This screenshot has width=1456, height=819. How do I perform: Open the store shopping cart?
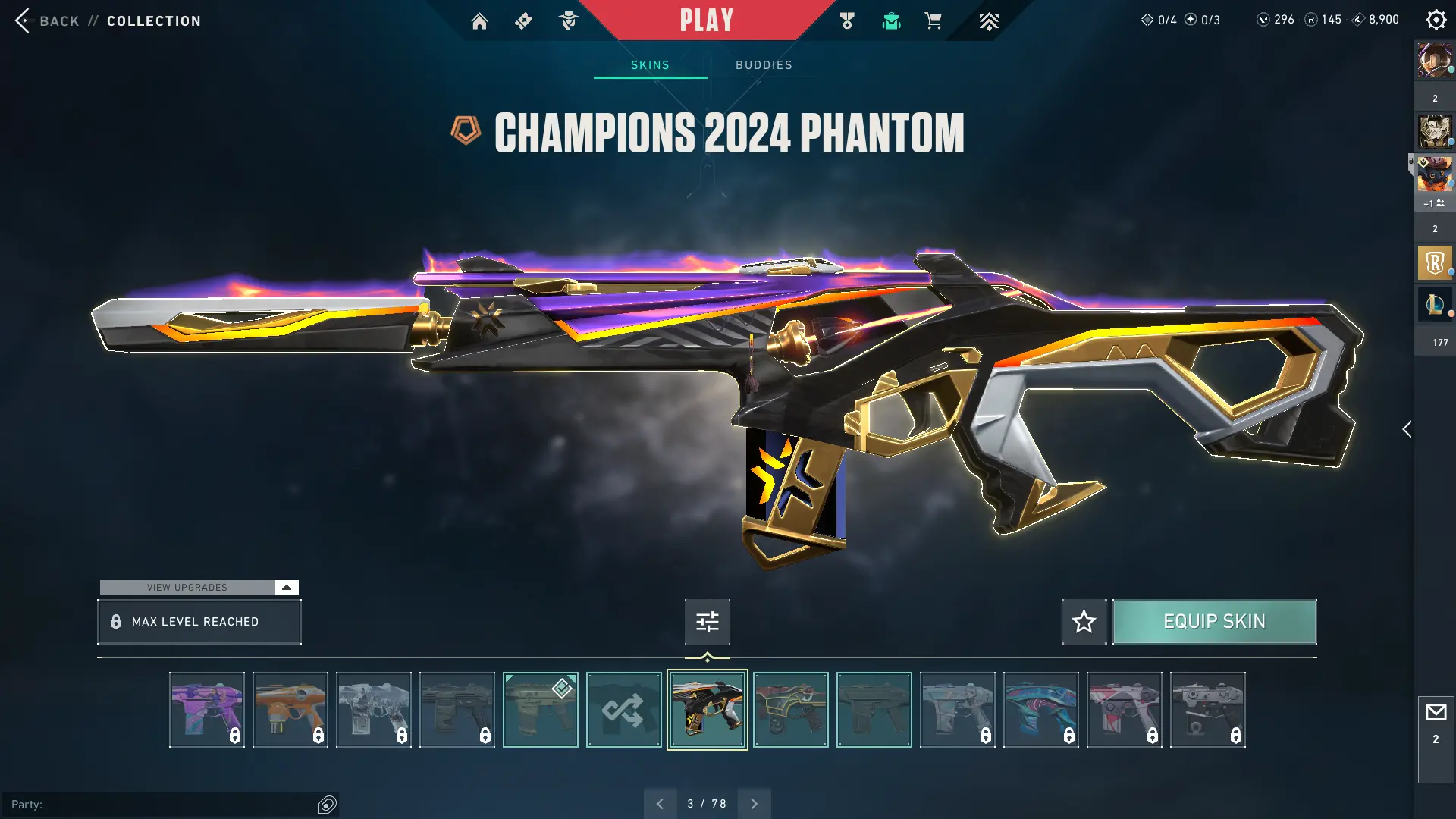pyautogui.click(x=933, y=21)
